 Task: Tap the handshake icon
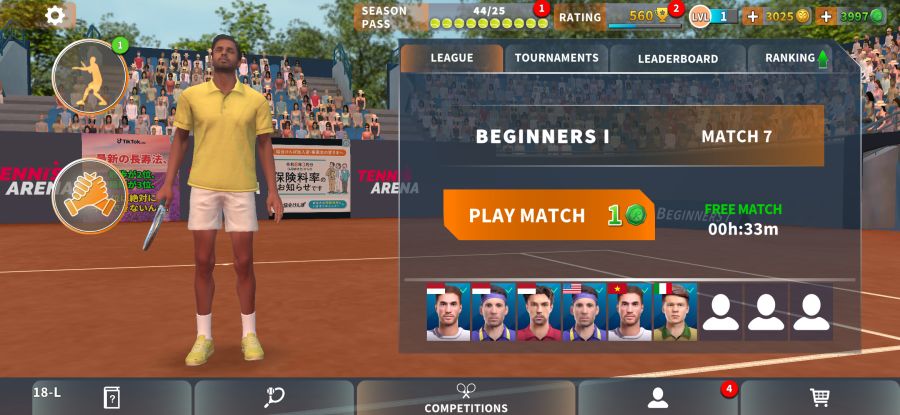click(x=89, y=195)
